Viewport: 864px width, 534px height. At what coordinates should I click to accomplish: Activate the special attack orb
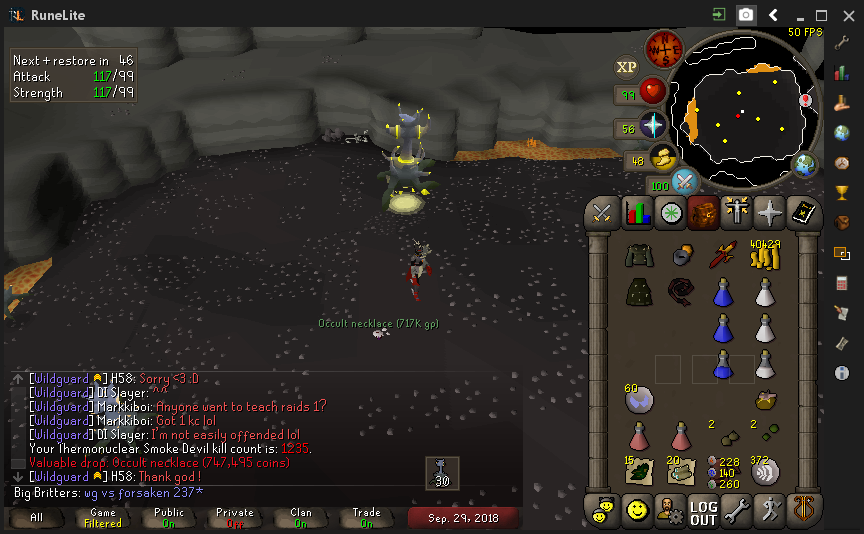(685, 181)
